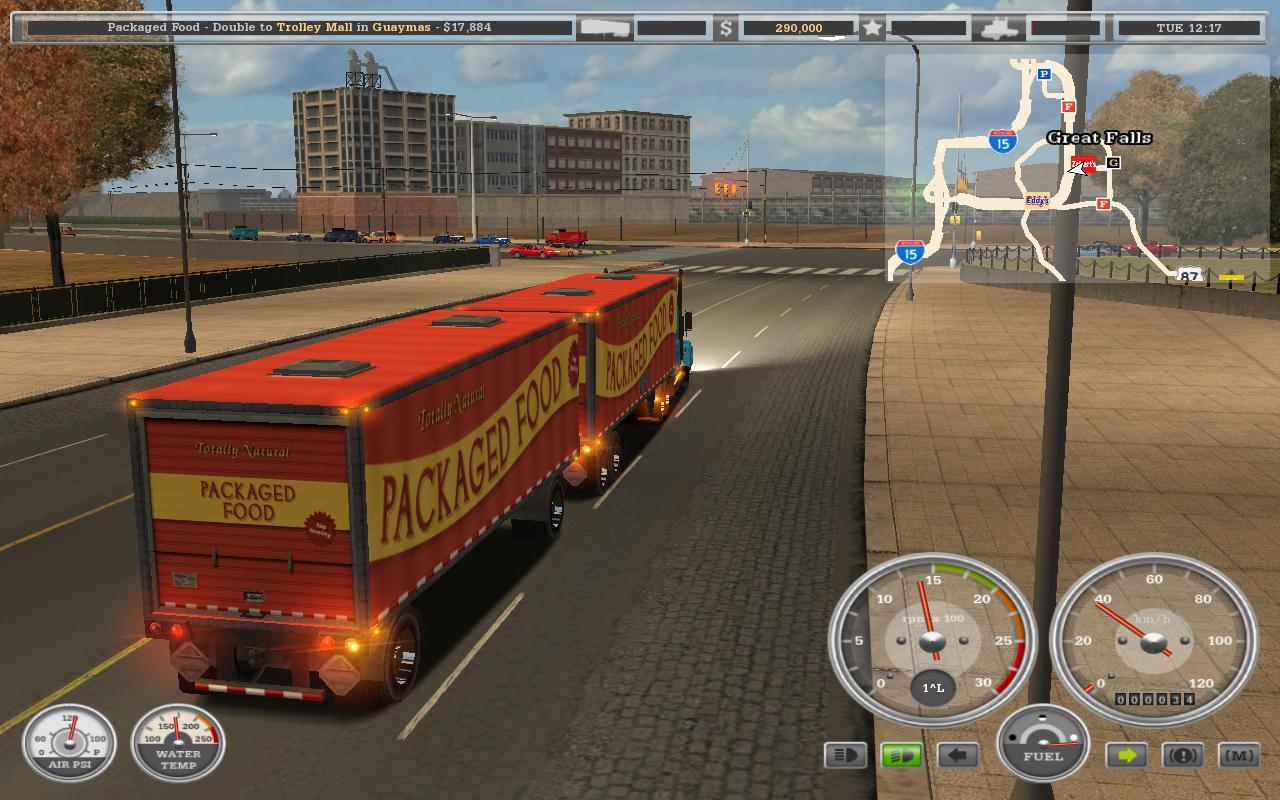
Task: Select the blue P parking marker on minimap
Action: point(1044,74)
